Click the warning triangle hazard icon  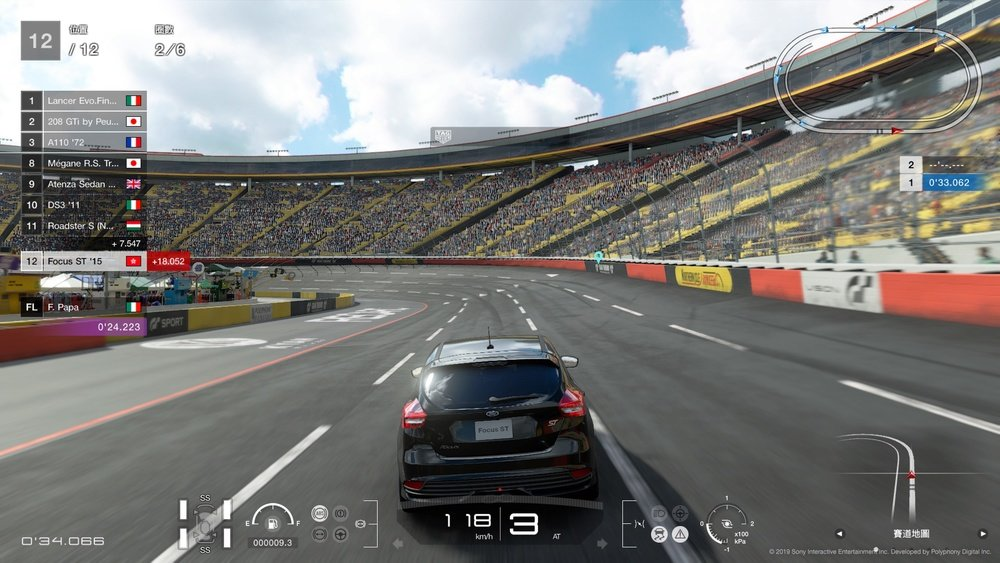(x=680, y=534)
